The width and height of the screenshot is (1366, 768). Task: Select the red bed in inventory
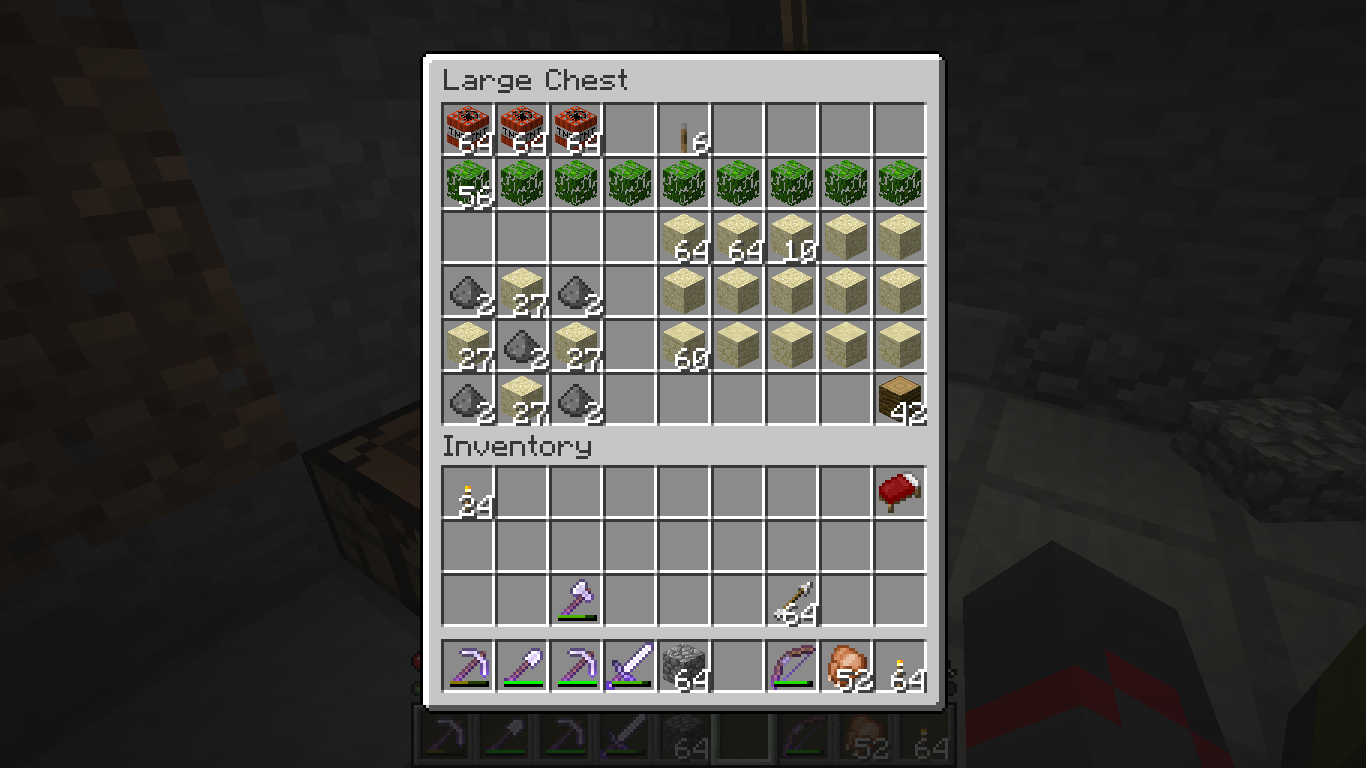pos(900,493)
